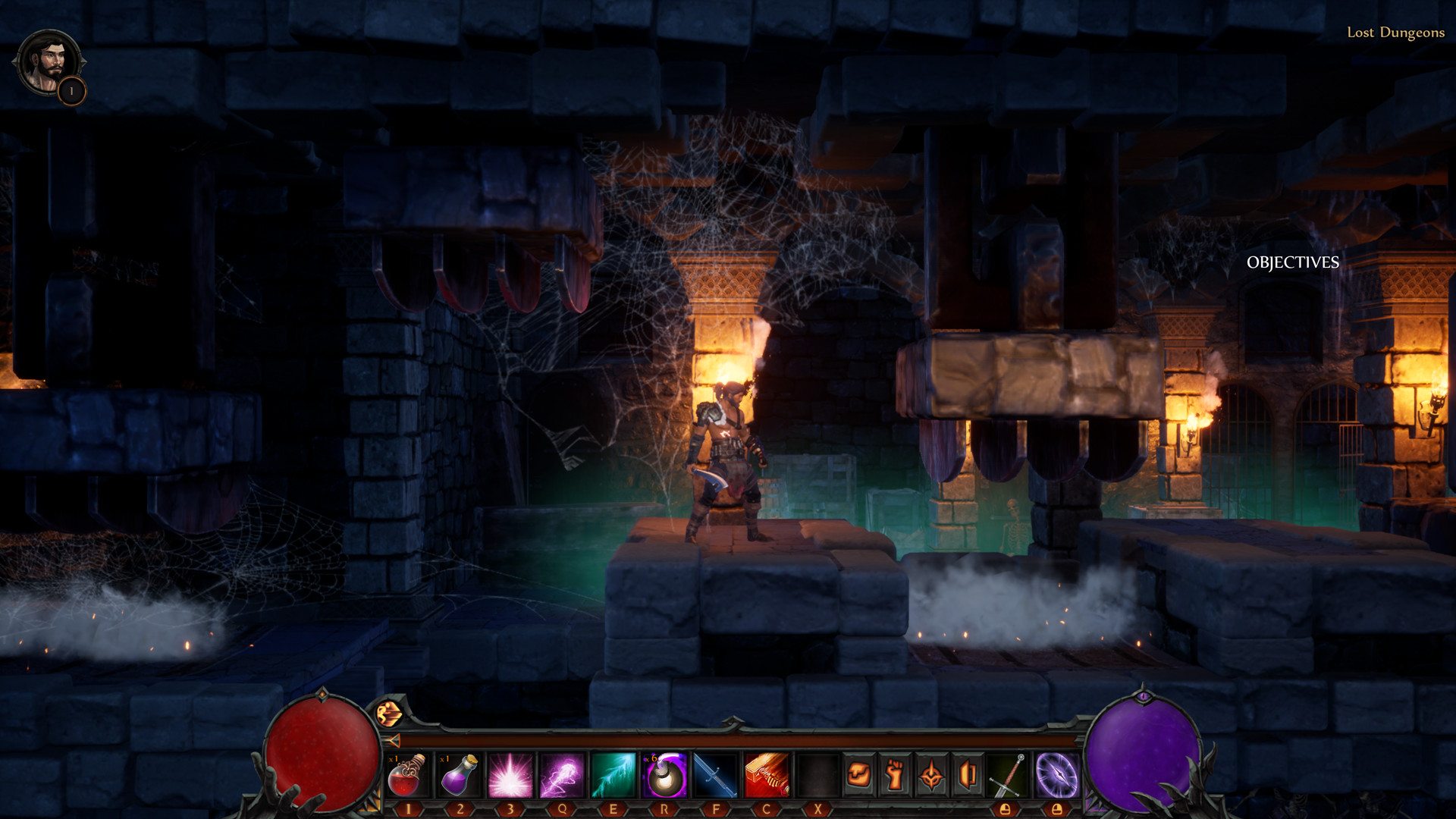Activate the pink starburst spell
The width and height of the screenshot is (1456, 819).
pos(510,775)
